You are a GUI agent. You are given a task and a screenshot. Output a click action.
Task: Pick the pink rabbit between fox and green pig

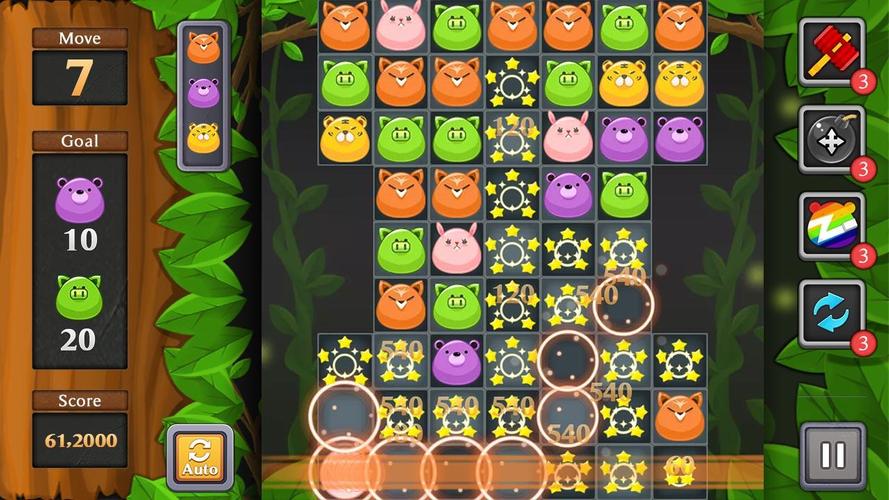pyautogui.click(x=399, y=27)
